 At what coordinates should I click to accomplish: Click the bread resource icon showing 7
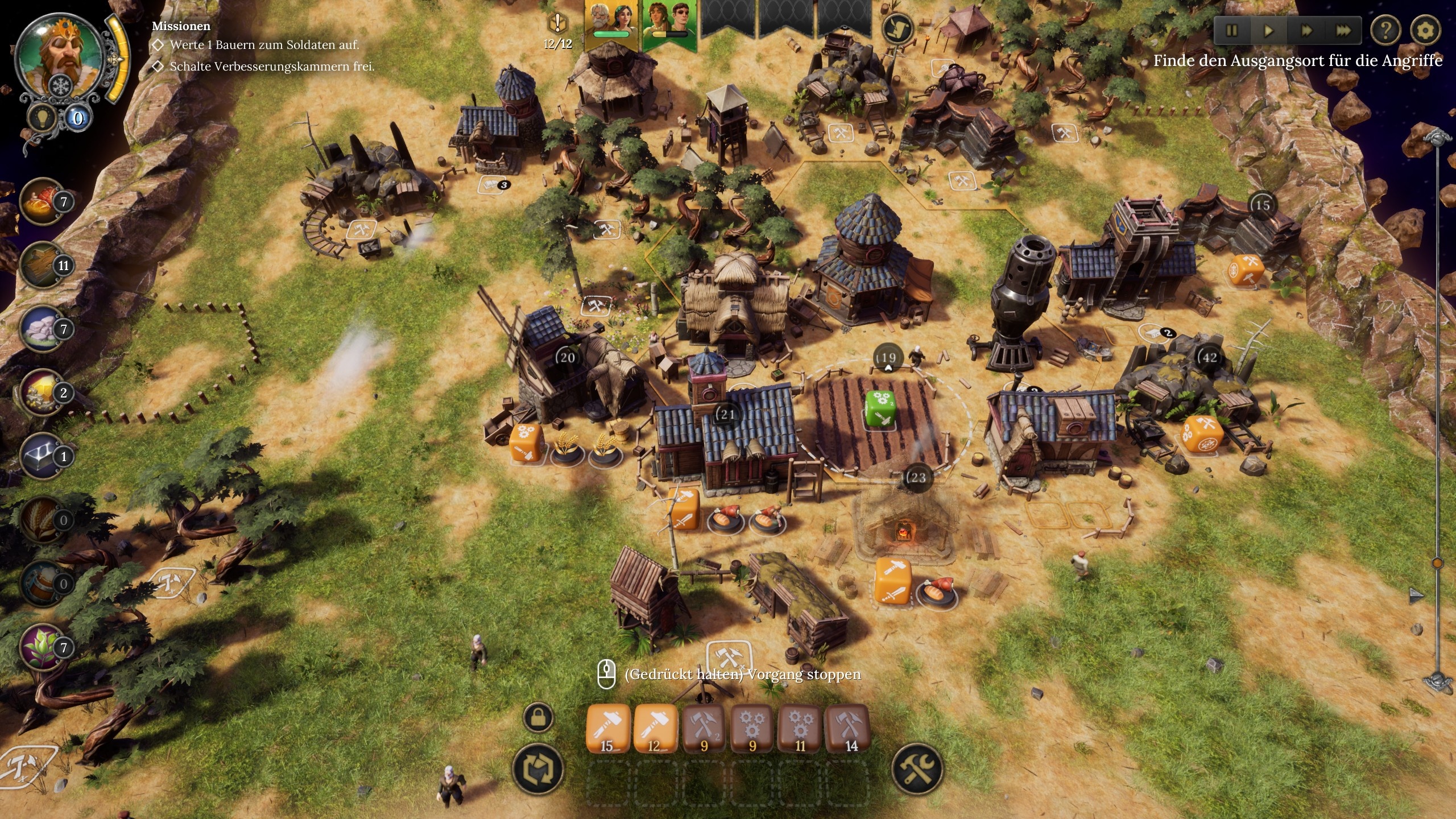(40, 201)
